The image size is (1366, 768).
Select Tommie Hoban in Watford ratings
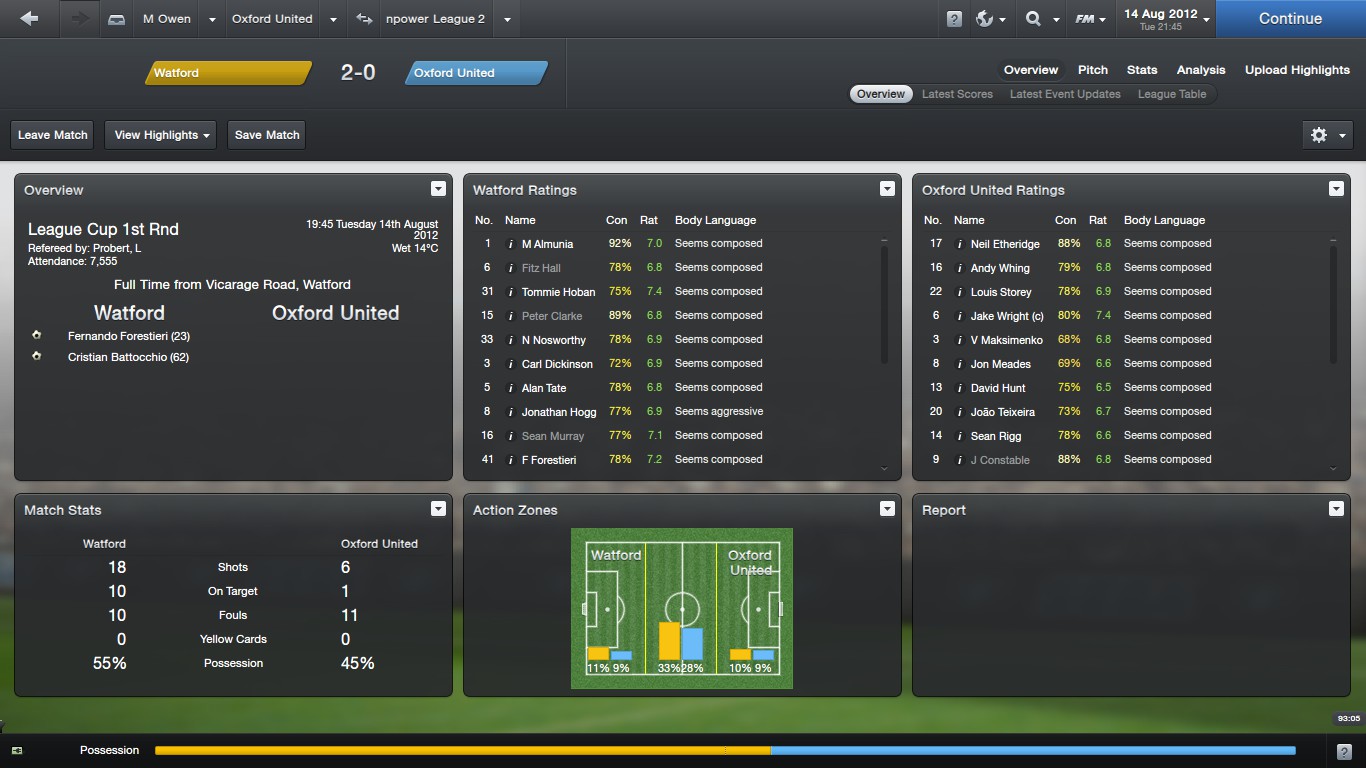pyautogui.click(x=558, y=292)
